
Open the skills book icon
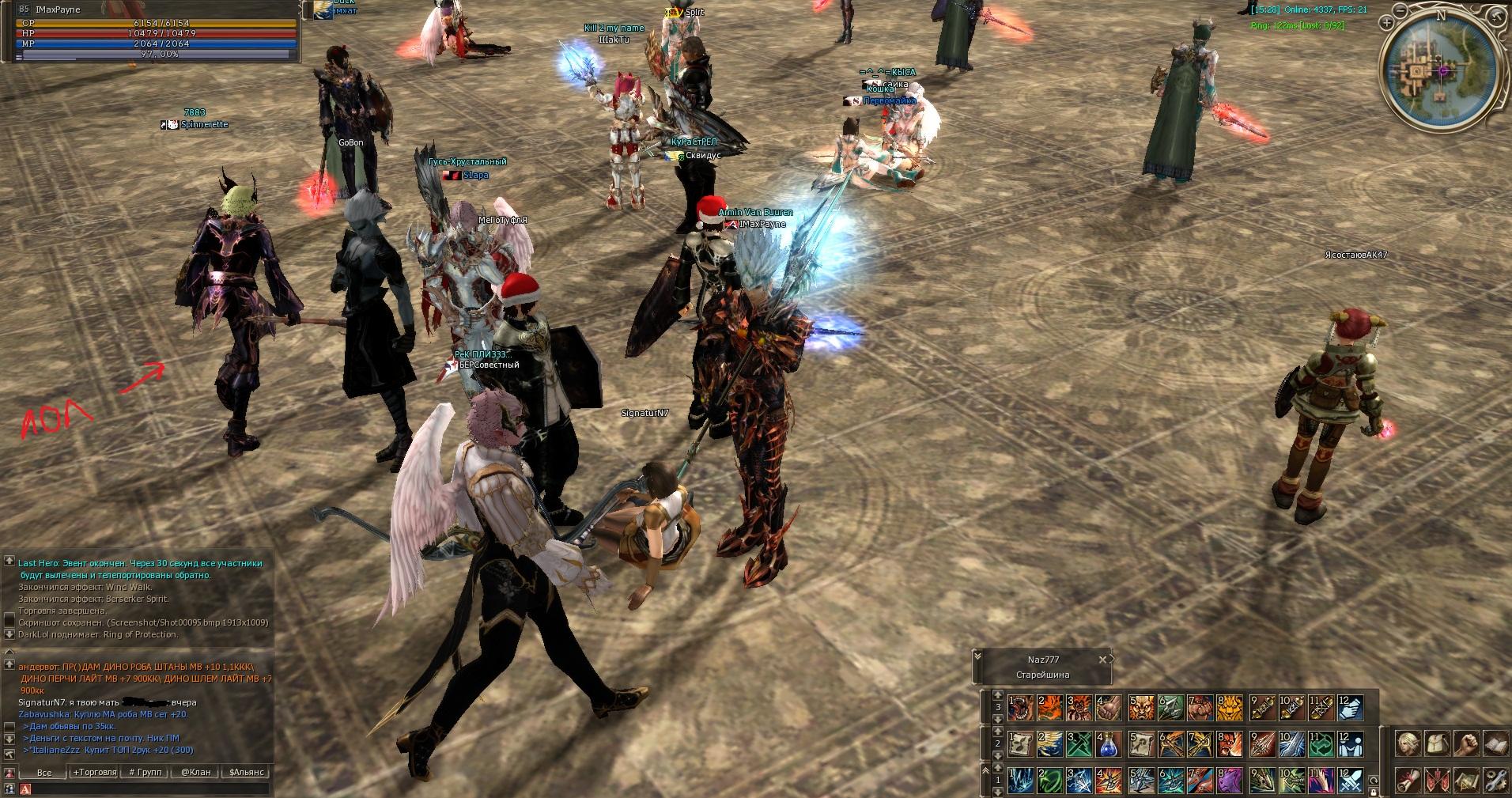pos(1495,744)
